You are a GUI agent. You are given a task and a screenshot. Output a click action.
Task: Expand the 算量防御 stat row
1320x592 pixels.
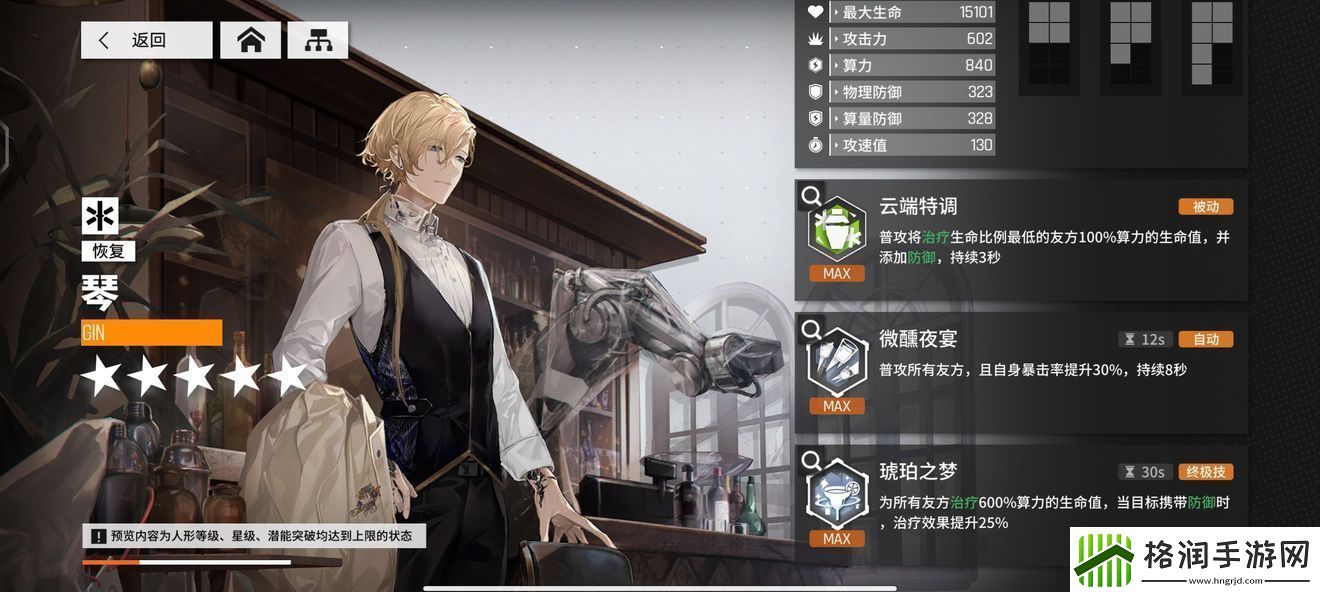(x=900, y=118)
